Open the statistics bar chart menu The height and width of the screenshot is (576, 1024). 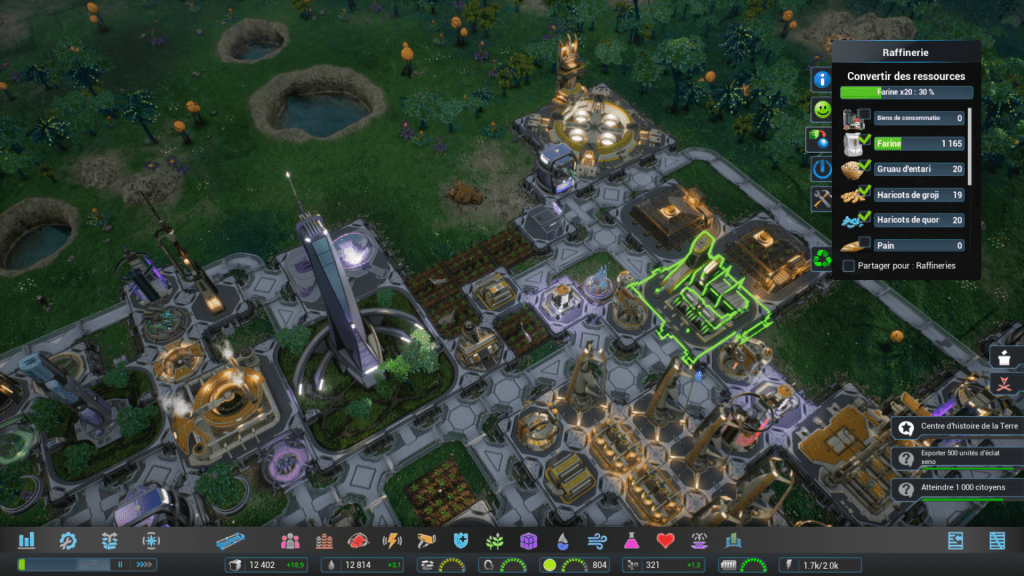coord(26,540)
